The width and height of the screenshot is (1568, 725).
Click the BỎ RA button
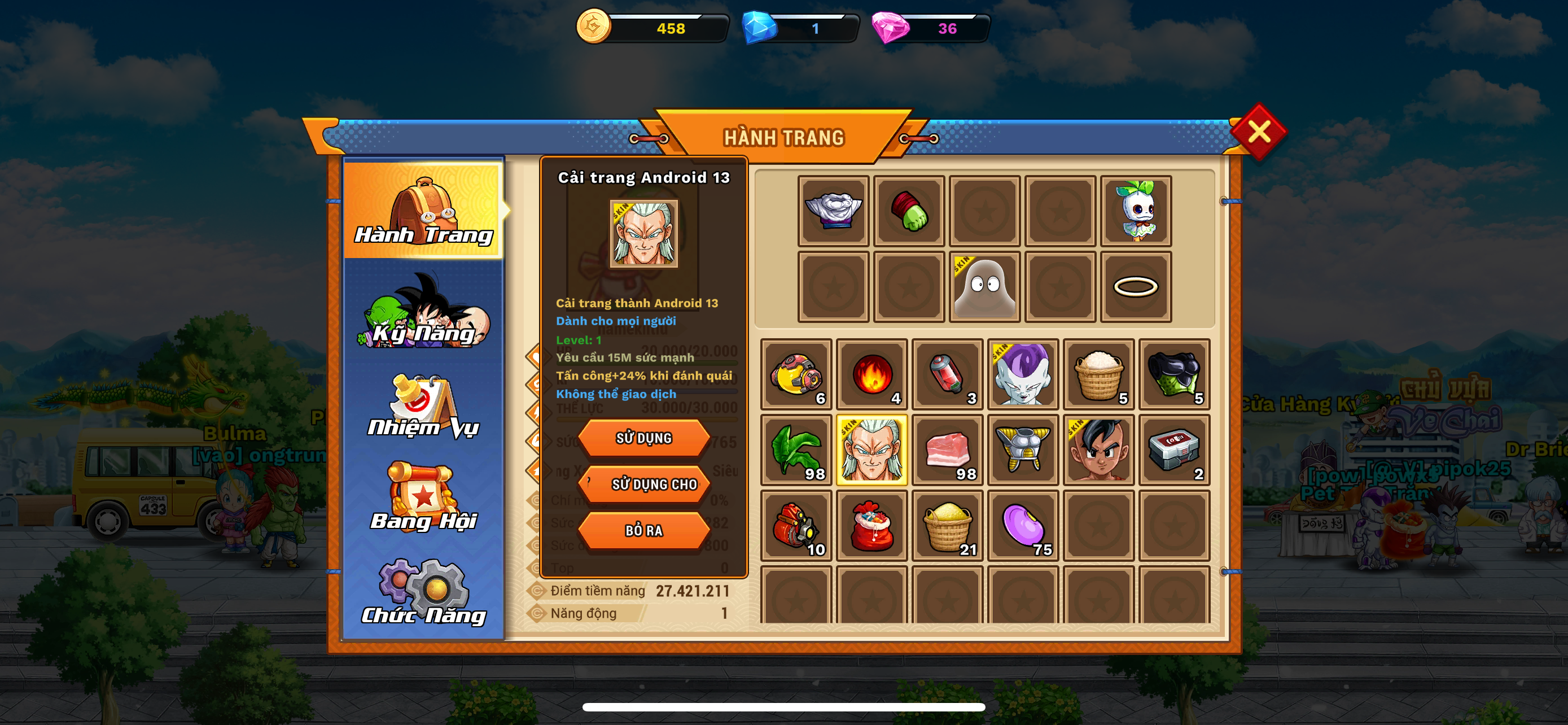(643, 530)
